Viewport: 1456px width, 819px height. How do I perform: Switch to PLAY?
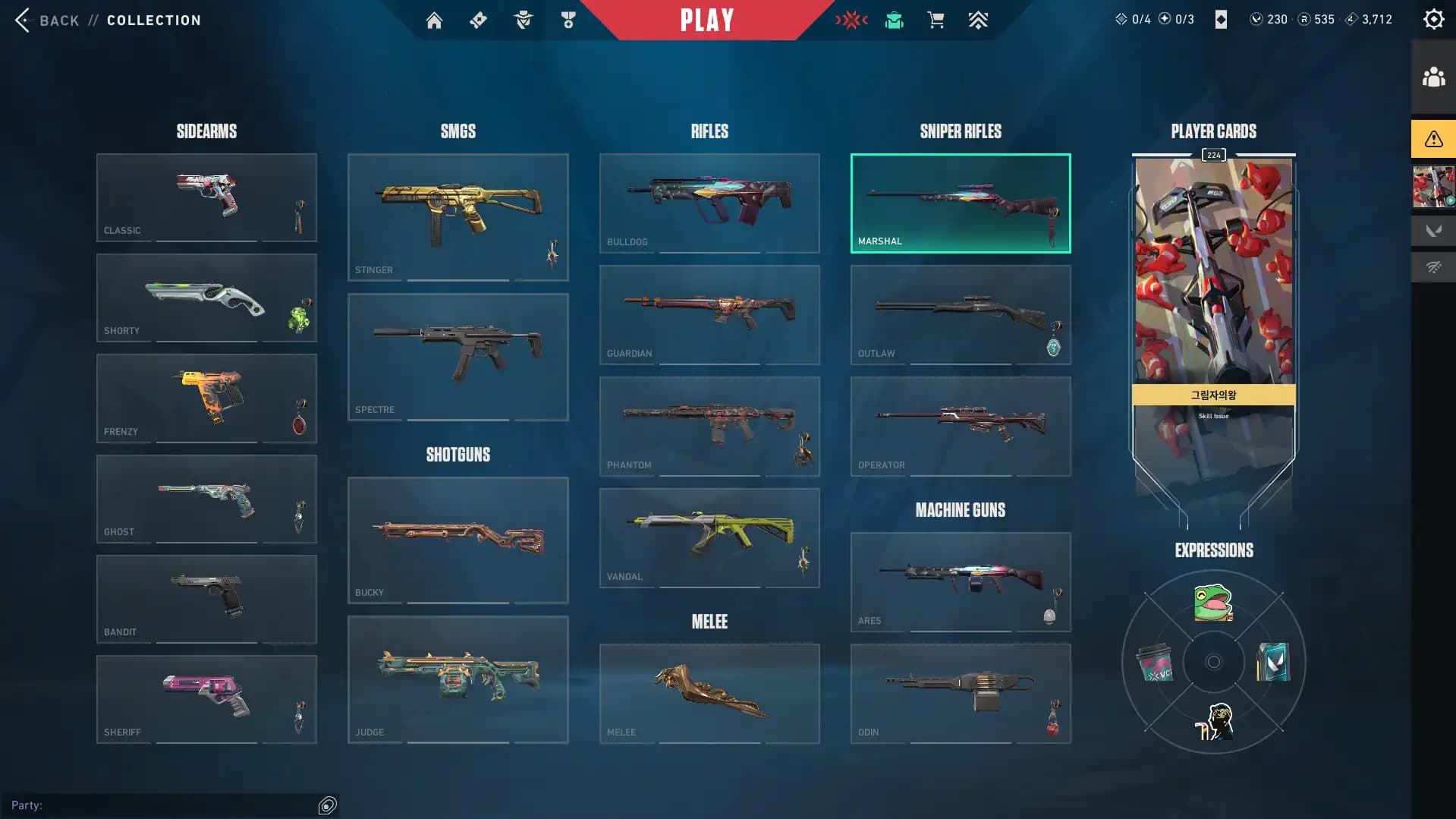point(706,20)
